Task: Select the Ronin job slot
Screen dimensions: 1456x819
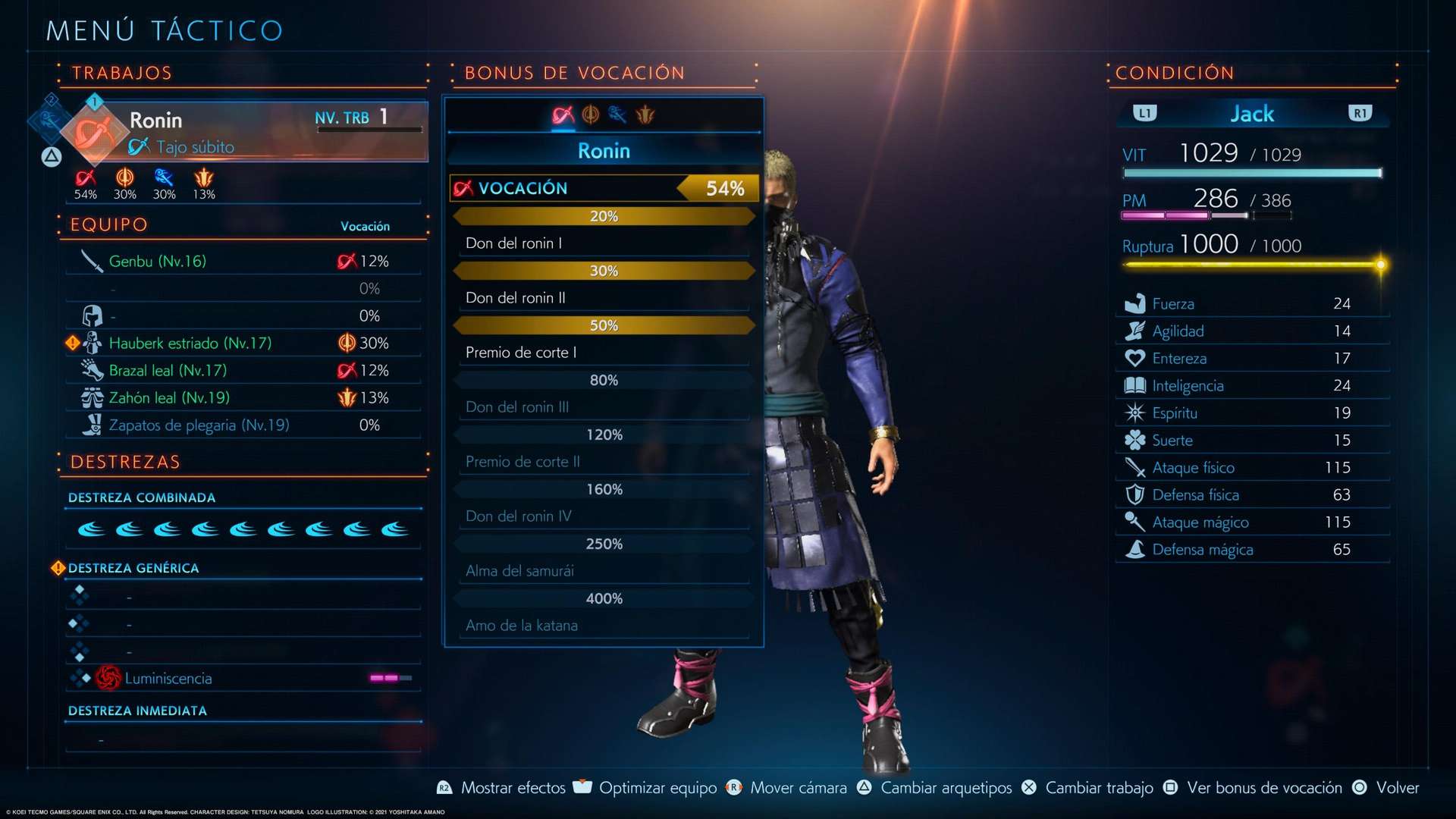Action: pyautogui.click(x=243, y=130)
